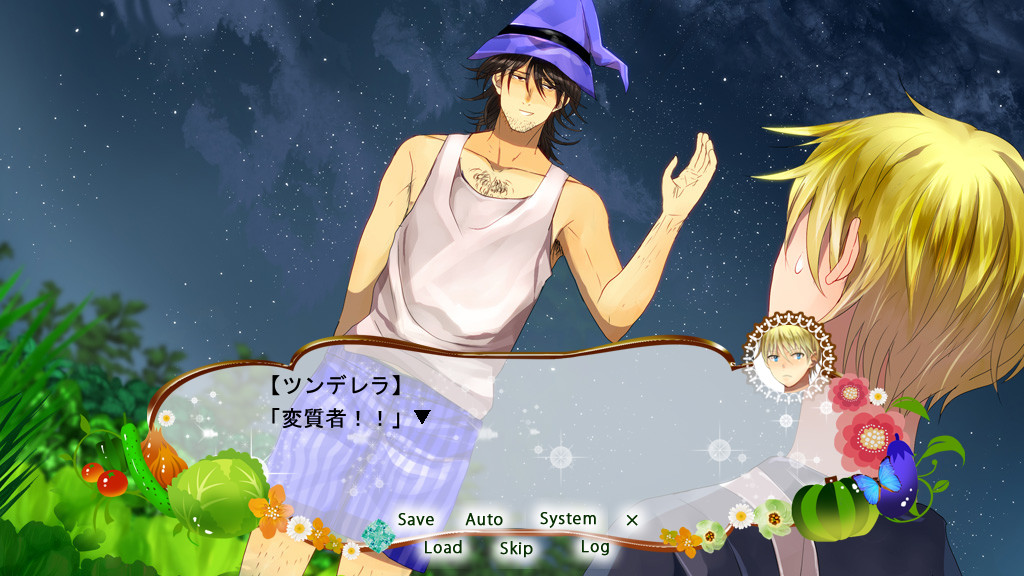The height and width of the screenshot is (576, 1024).
Task: Show the dialogue Log
Action: pos(595,547)
